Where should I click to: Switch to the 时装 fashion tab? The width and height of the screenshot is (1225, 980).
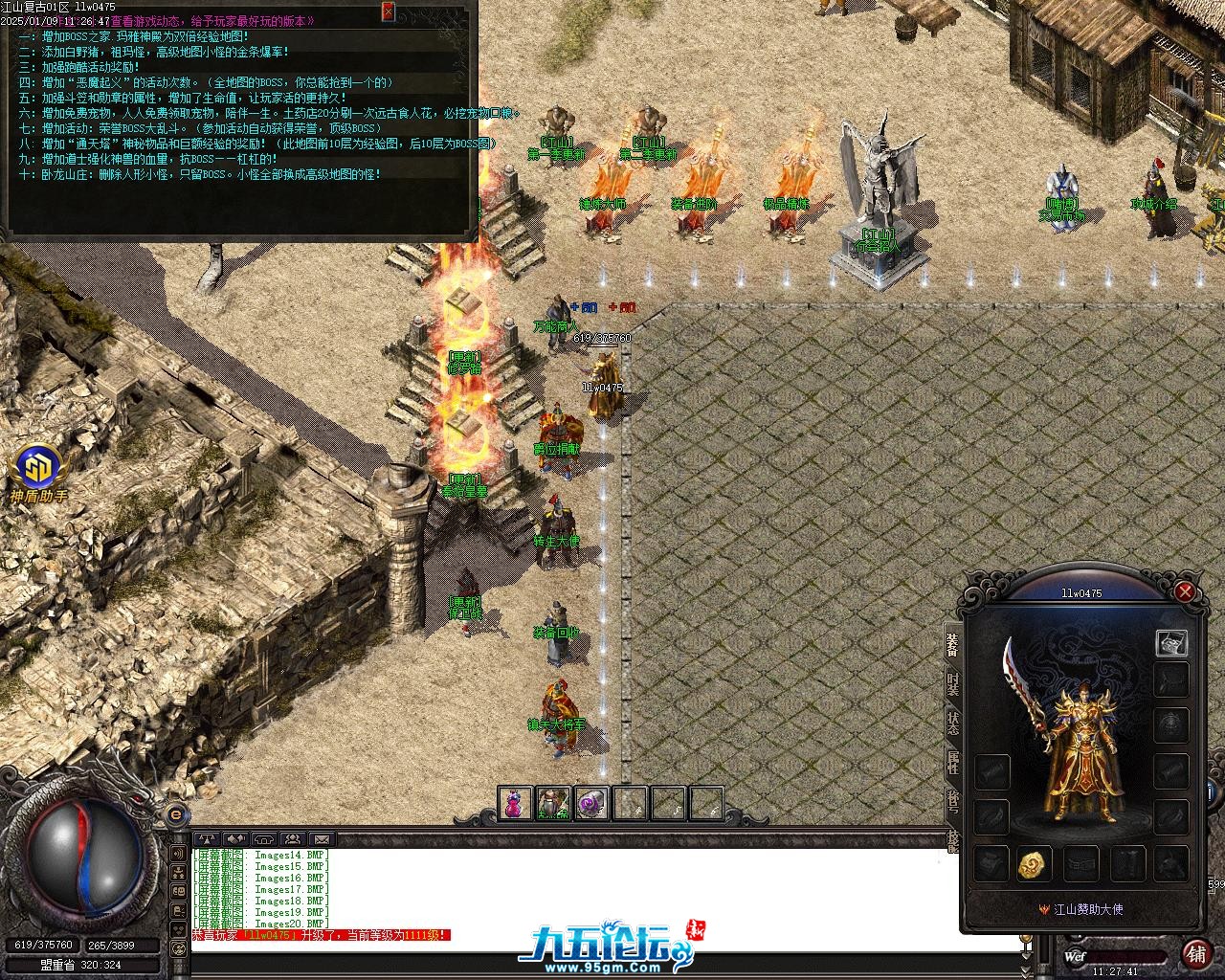click(952, 684)
